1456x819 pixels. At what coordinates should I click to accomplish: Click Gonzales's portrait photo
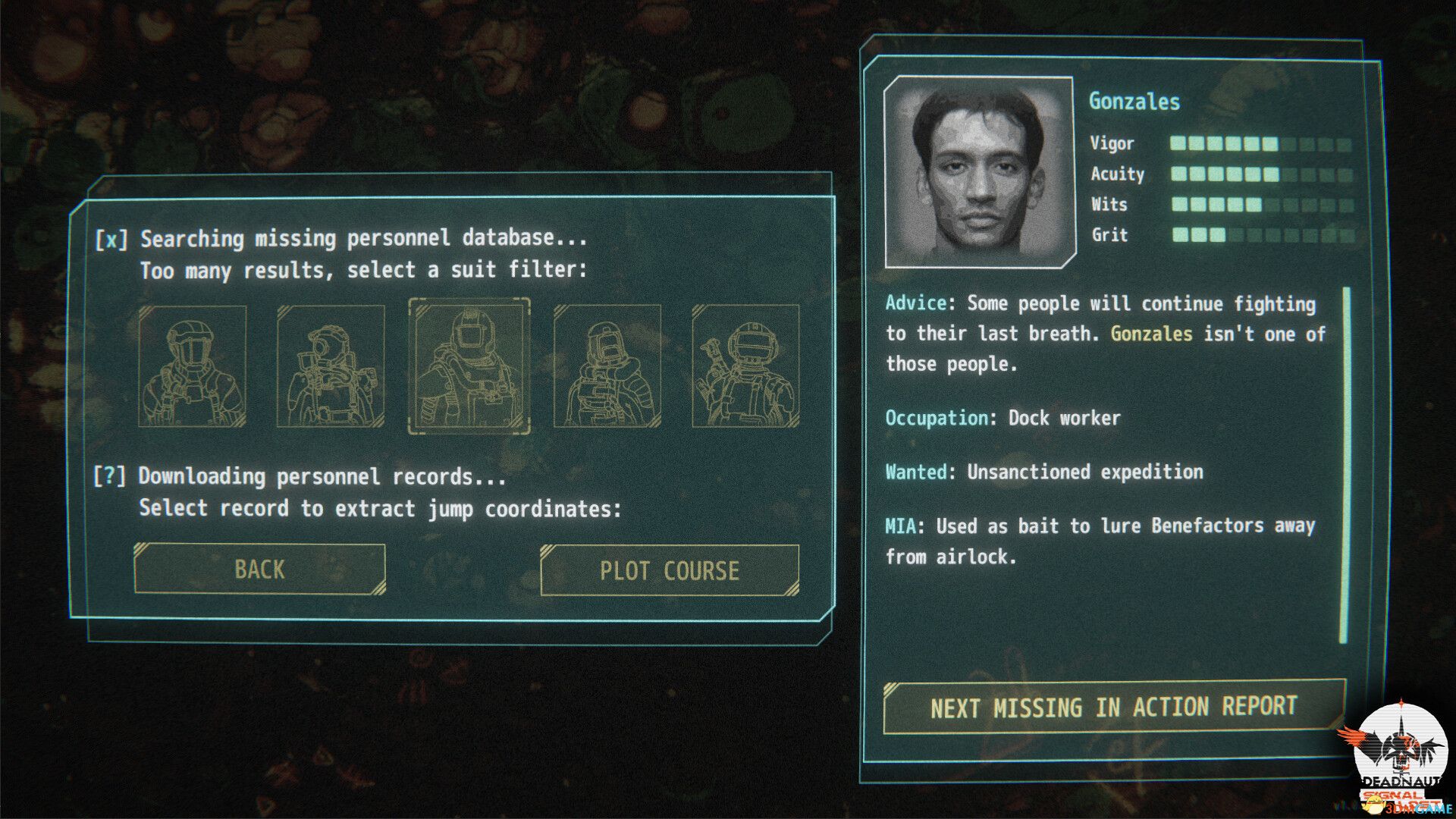tap(979, 172)
